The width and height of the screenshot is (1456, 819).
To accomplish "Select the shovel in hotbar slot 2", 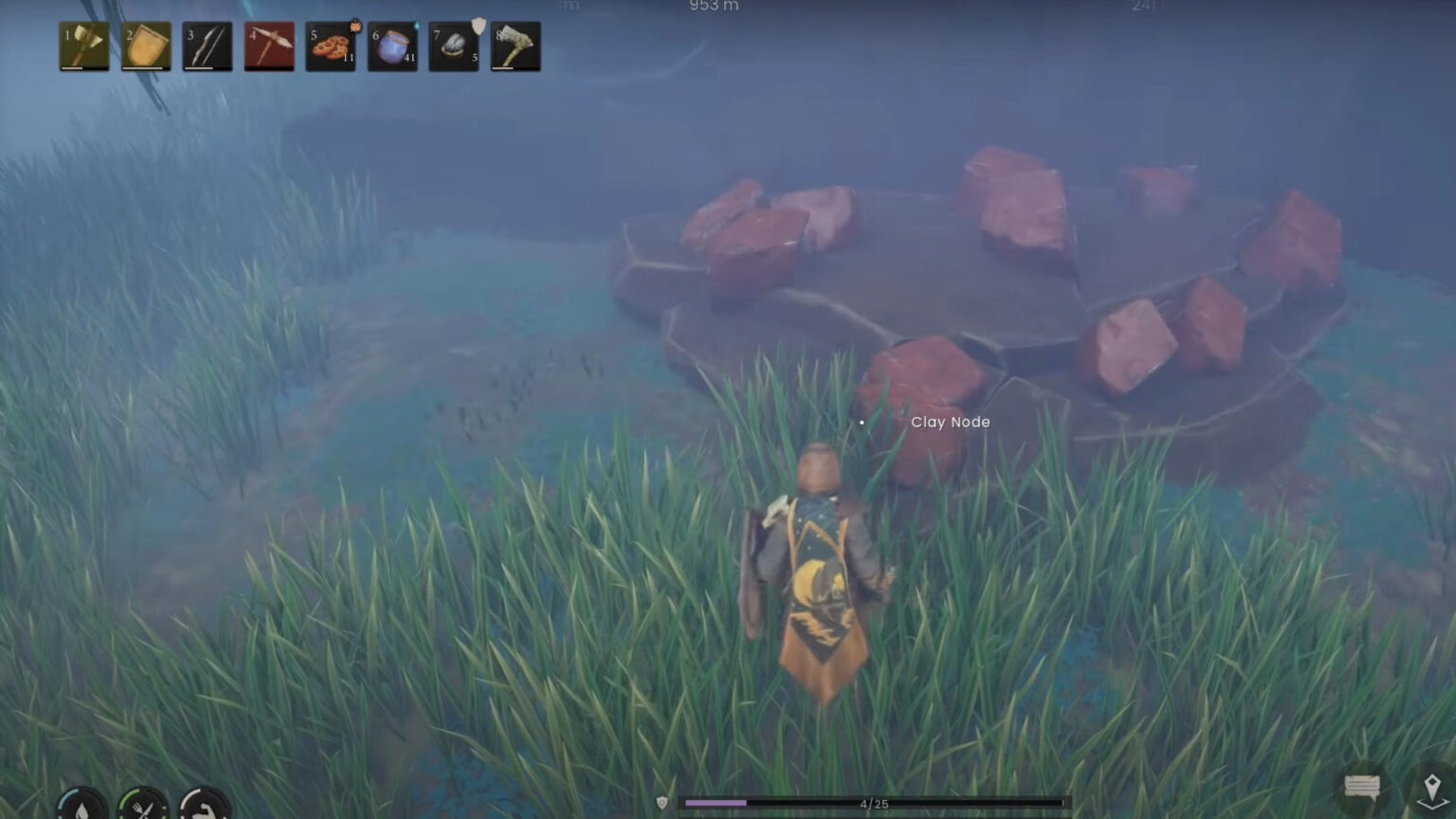I will click(x=145, y=45).
